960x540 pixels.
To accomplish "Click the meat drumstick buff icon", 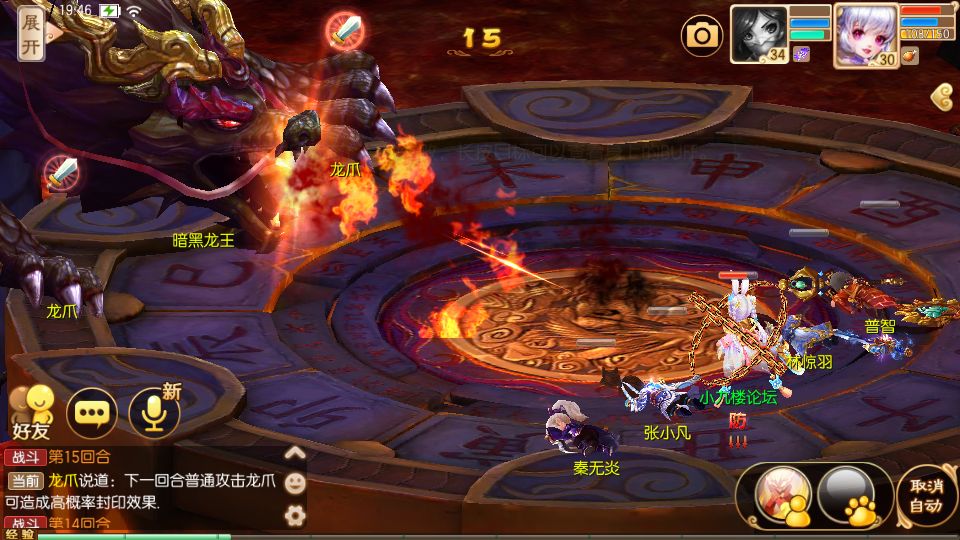I will click(x=909, y=56).
